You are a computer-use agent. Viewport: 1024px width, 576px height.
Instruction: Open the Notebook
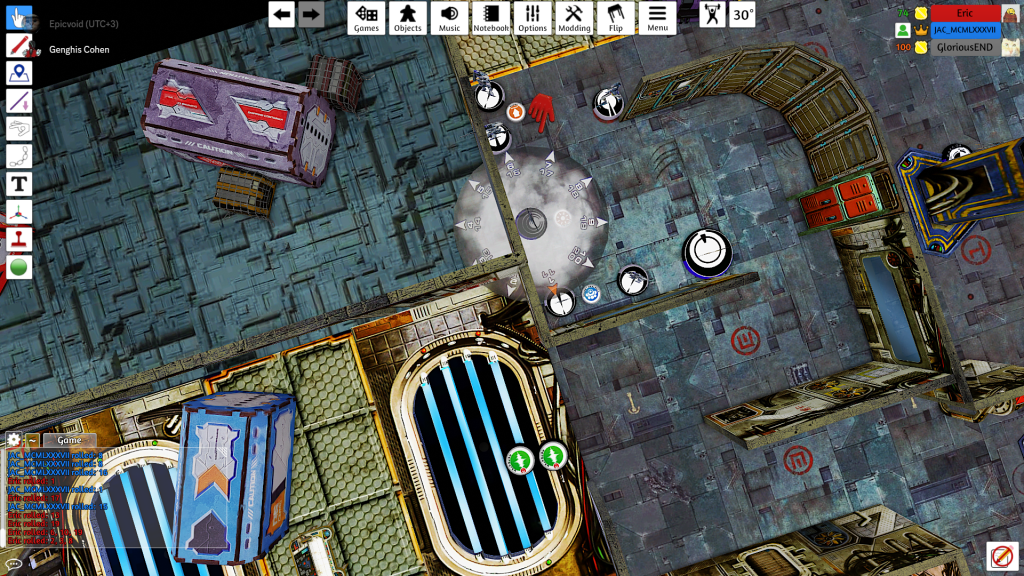[491, 17]
